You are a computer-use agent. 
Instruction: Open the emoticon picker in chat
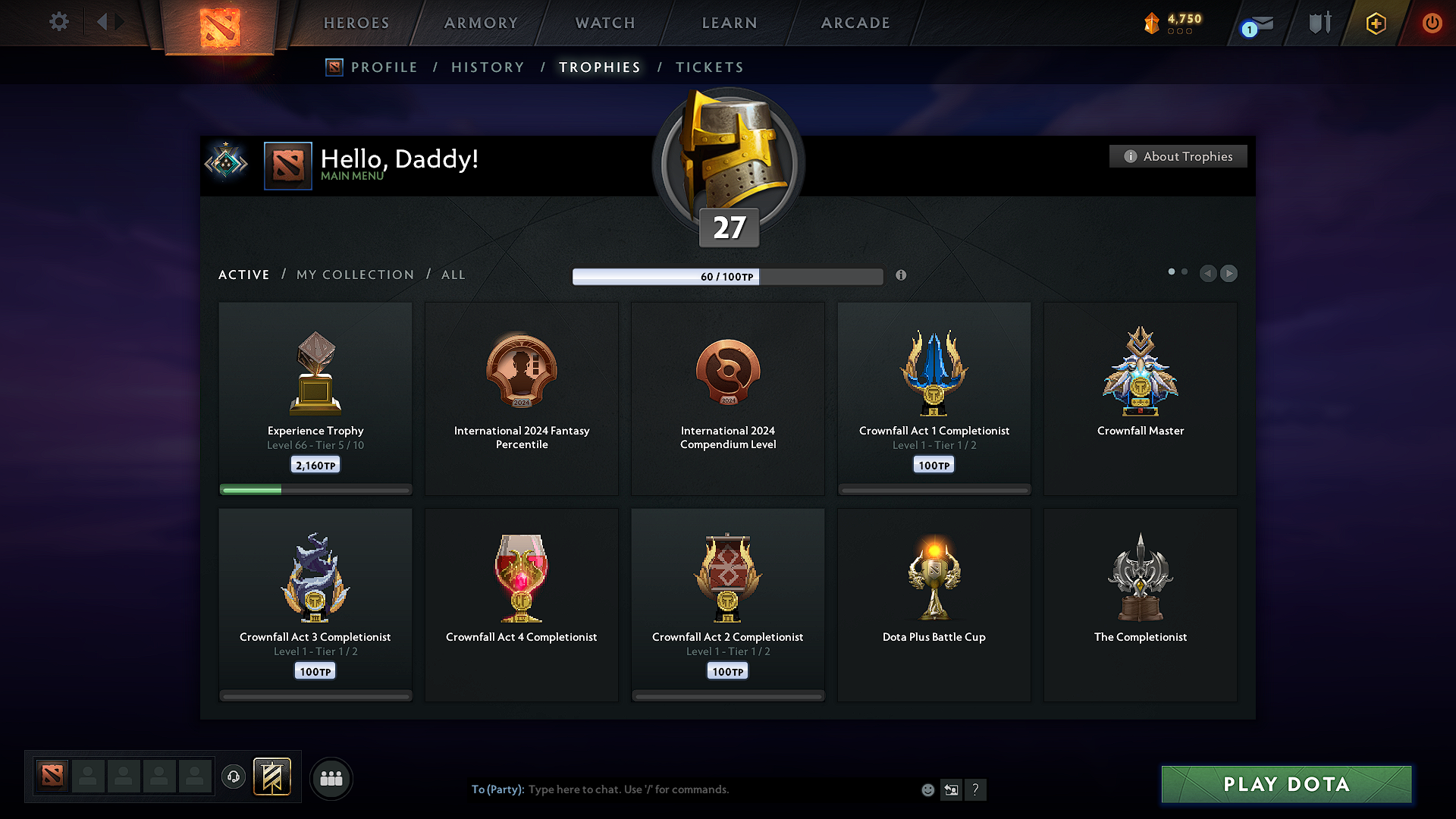coord(927,789)
